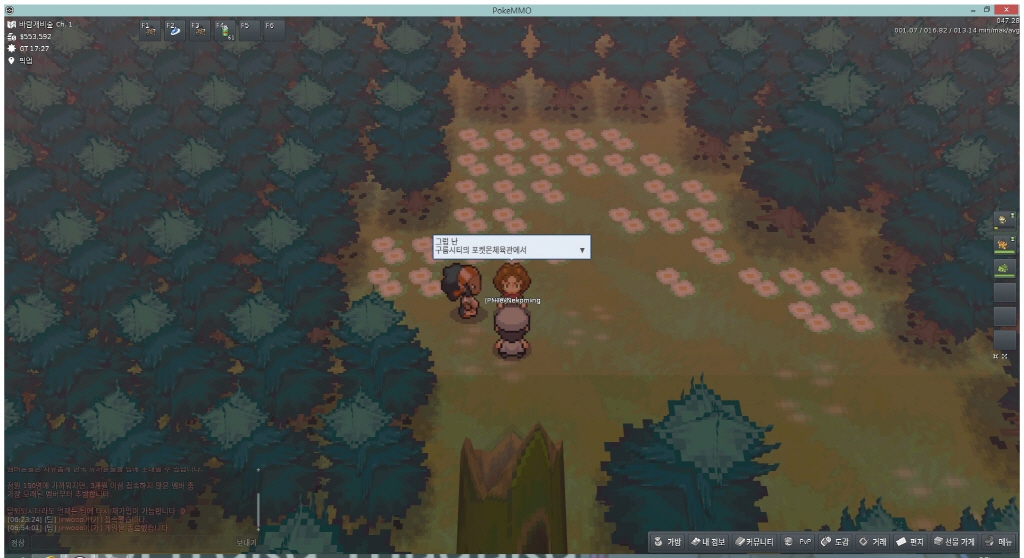This screenshot has height=558, width=1024.
Task: Open the 커뮤니티 community panel
Action: [x=755, y=541]
